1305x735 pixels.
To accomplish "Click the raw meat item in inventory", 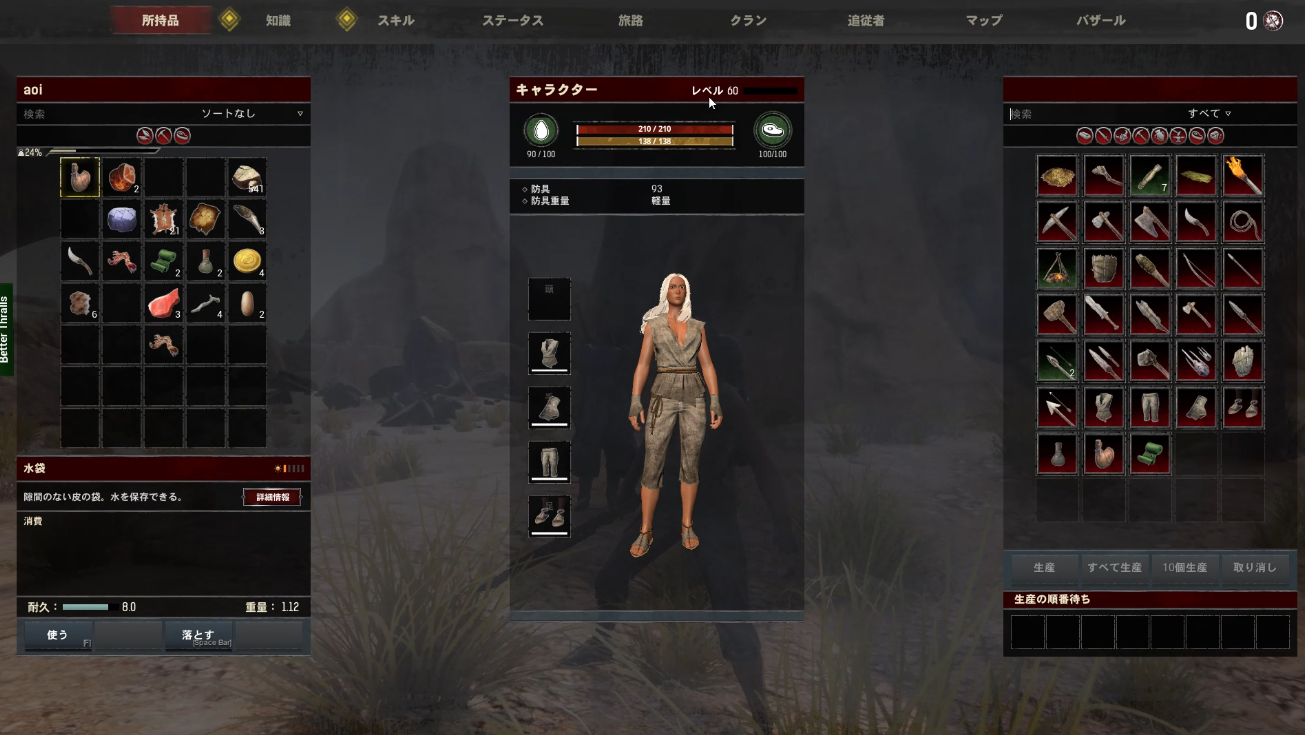I will (163, 303).
